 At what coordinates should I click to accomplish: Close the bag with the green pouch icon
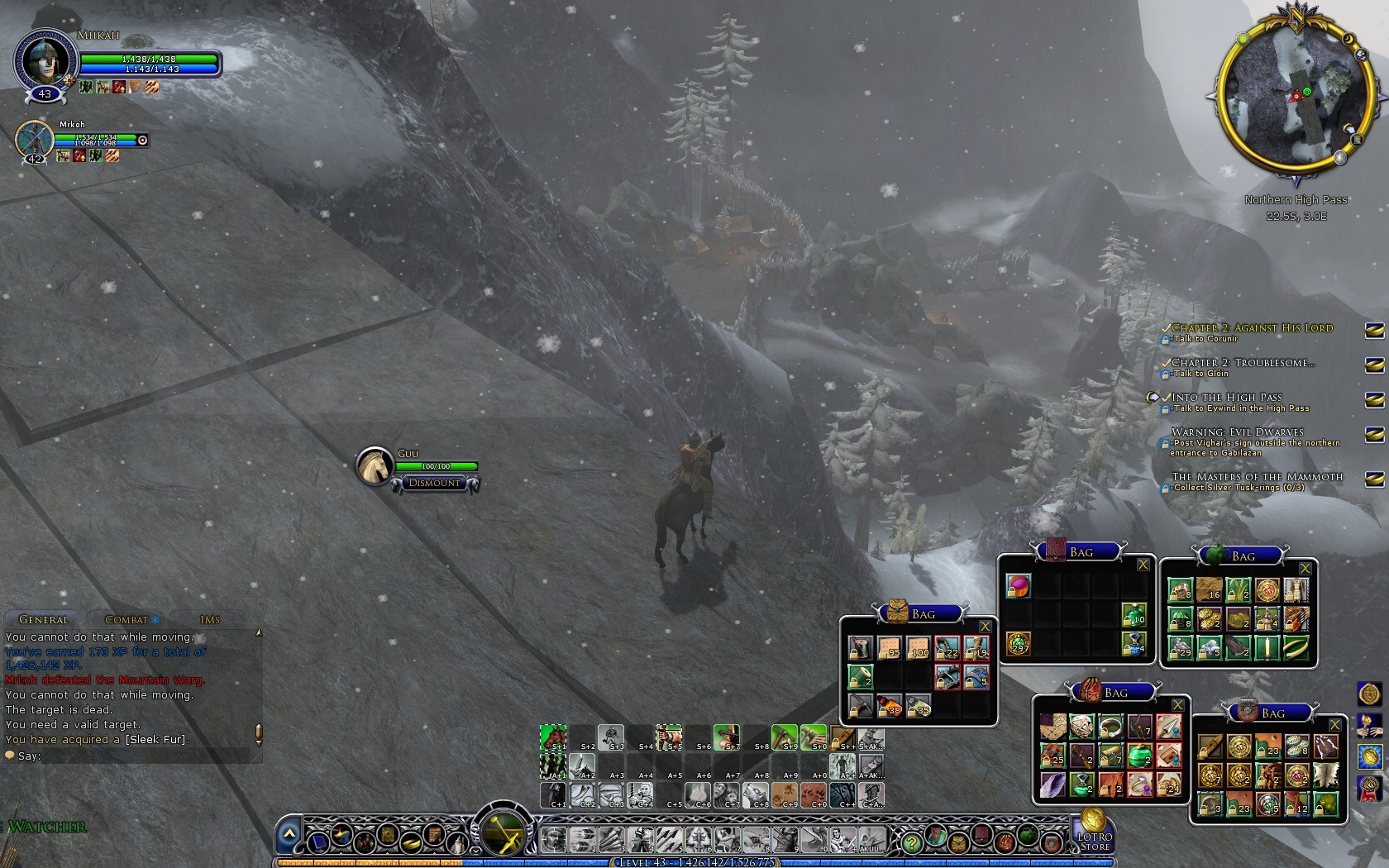[x=1305, y=569]
